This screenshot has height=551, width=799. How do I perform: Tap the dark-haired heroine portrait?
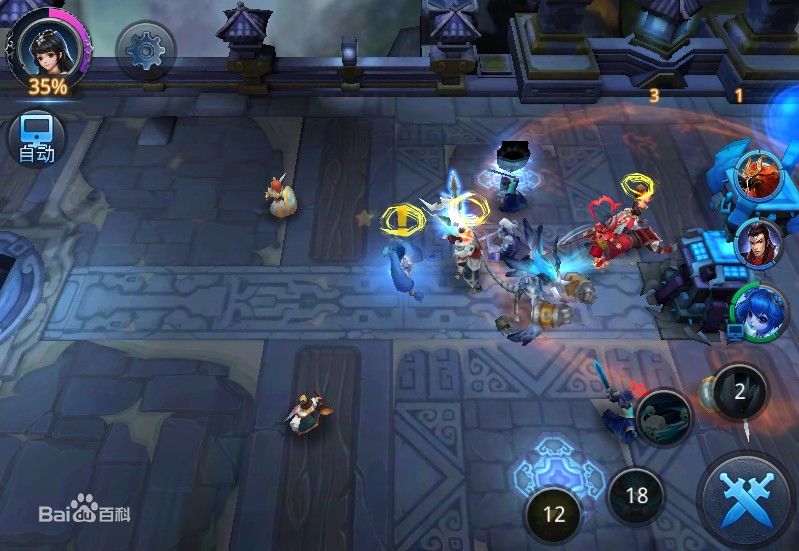[46, 46]
